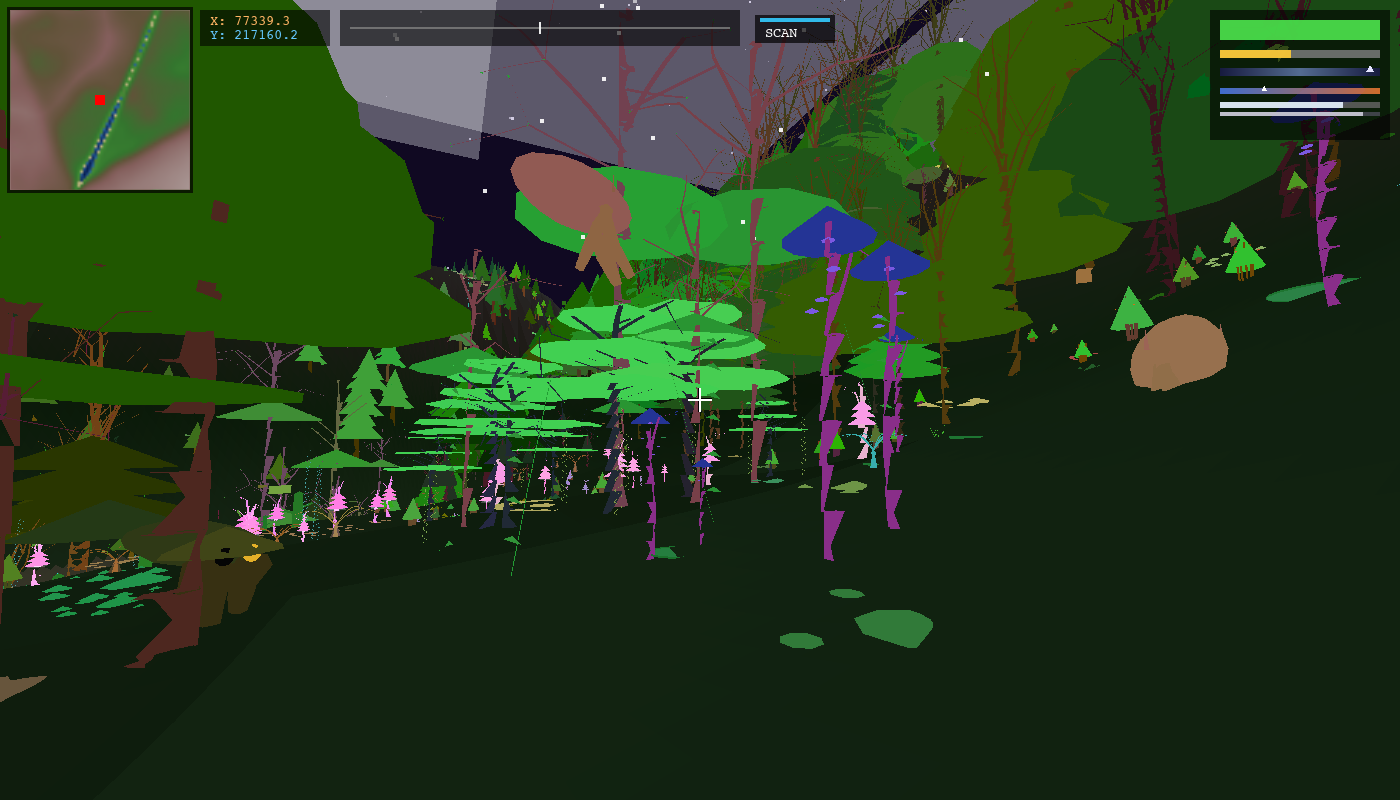
Task: Click the triangle marker on the navy gradient bar
Action: [1369, 70]
